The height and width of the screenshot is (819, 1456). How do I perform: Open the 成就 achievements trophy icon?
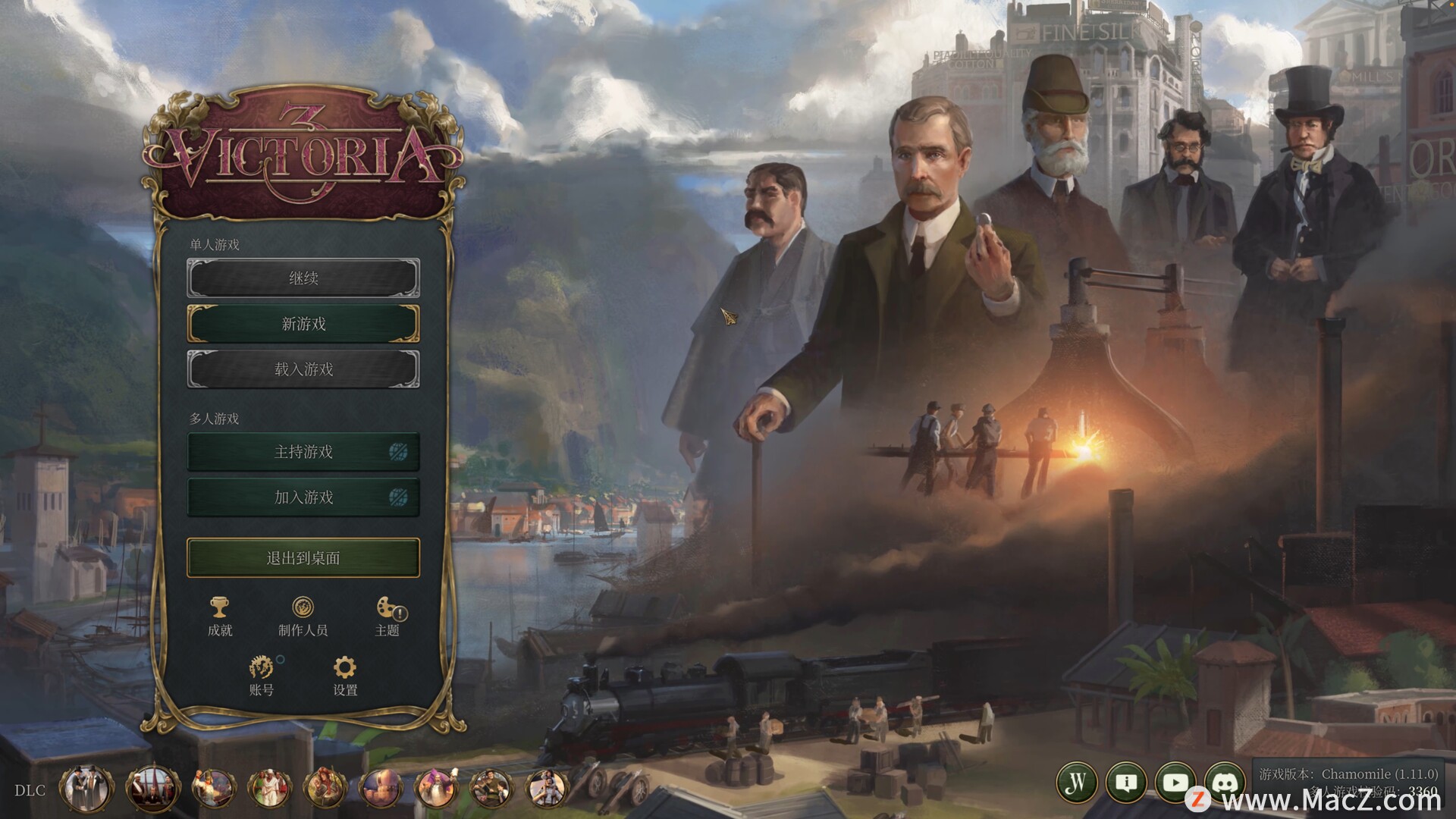[220, 616]
